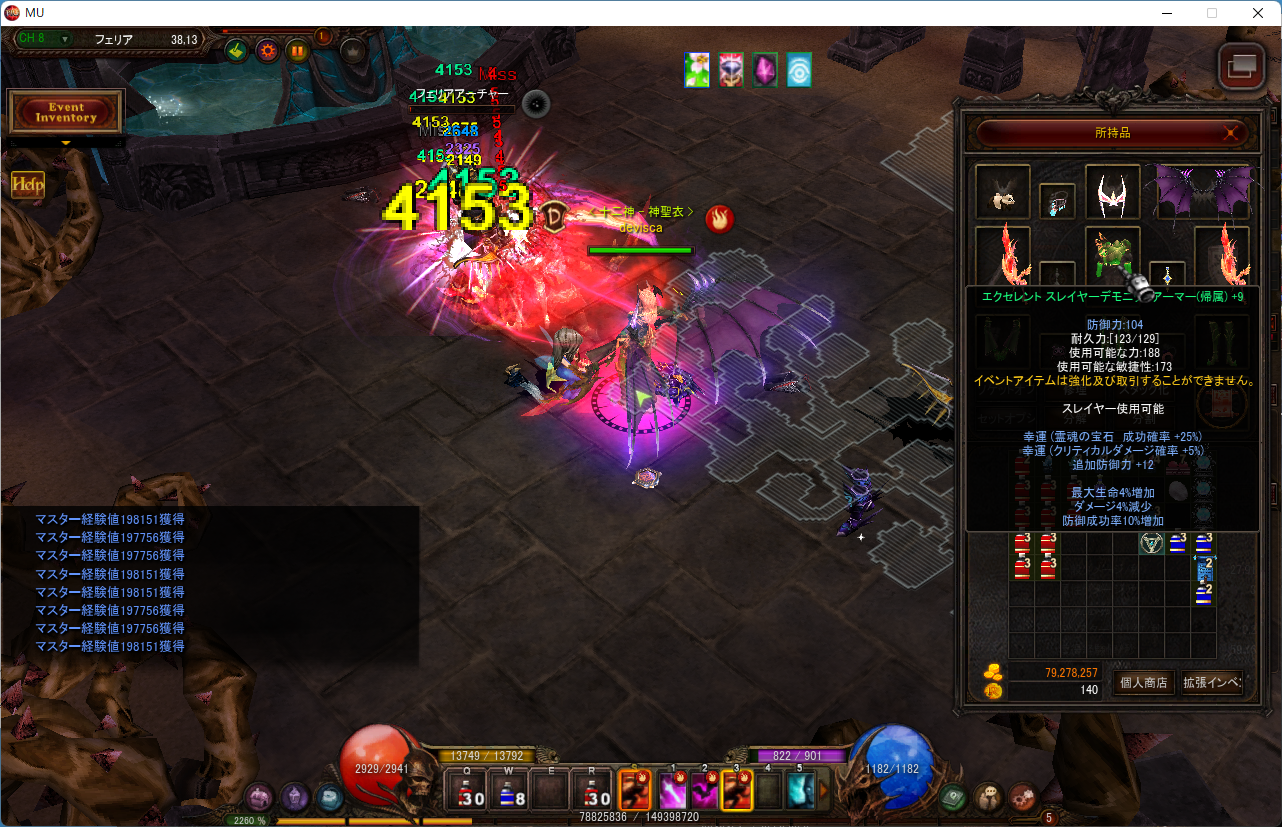Select the white mask helmet slot

[x=1112, y=191]
